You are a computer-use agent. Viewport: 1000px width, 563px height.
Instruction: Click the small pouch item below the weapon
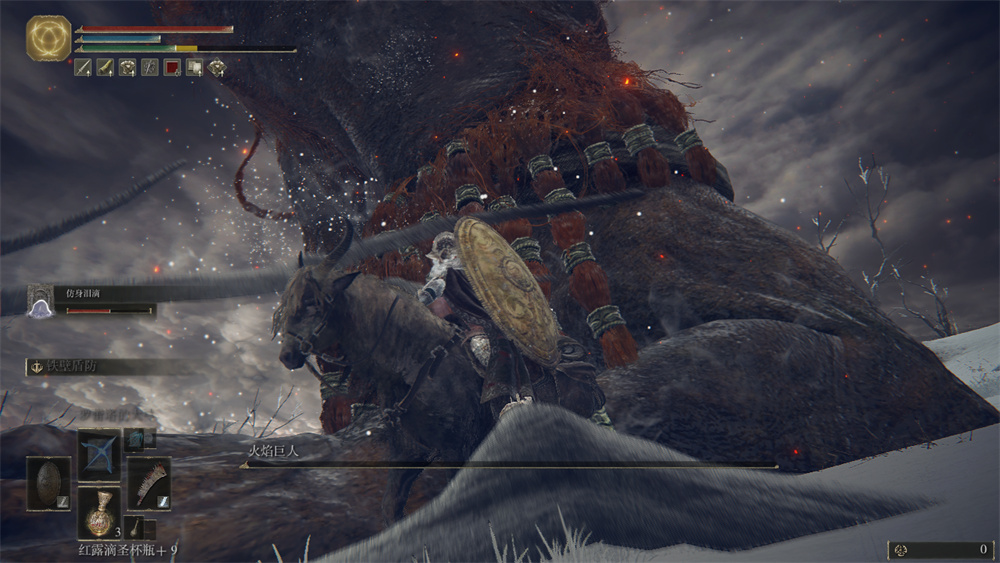point(135,527)
